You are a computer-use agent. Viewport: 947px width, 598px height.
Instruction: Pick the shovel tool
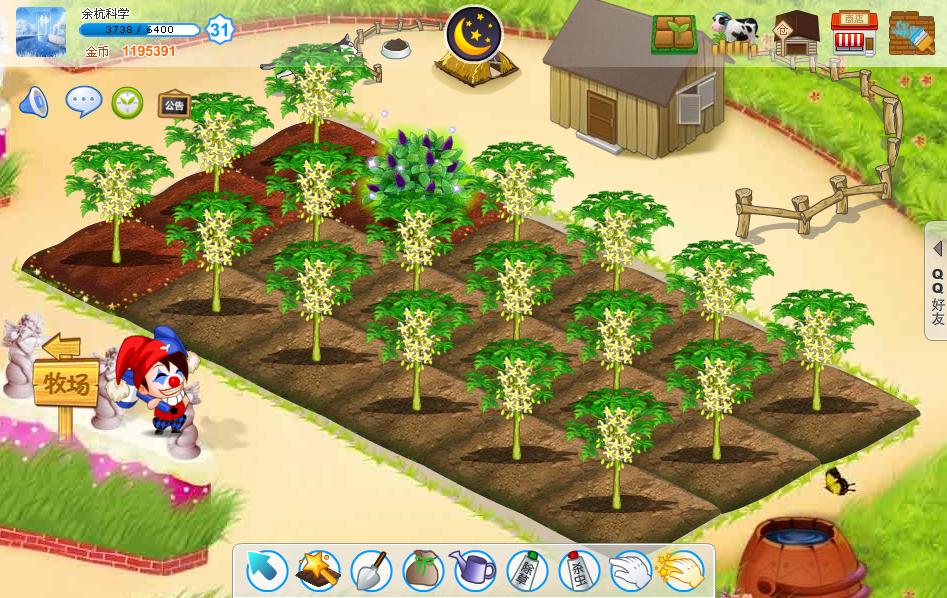pyautogui.click(x=371, y=571)
